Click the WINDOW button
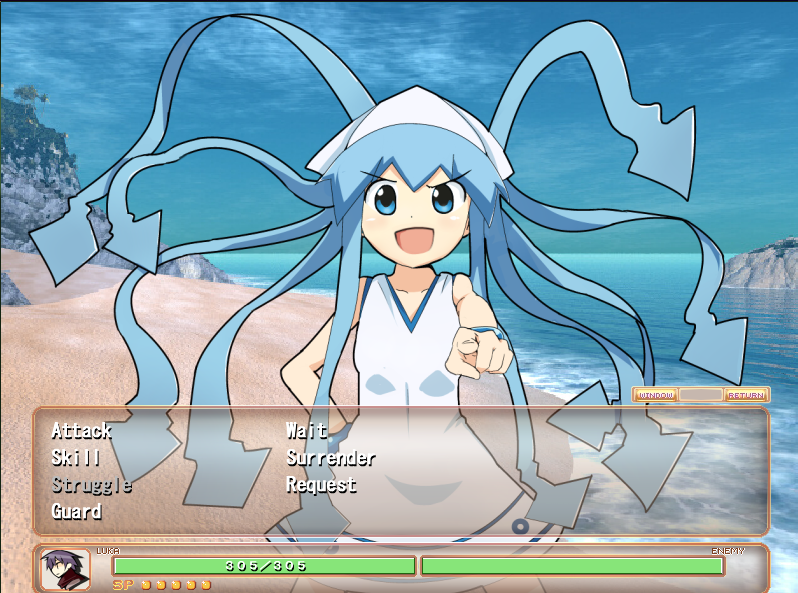The width and height of the screenshot is (798, 593). [656, 395]
